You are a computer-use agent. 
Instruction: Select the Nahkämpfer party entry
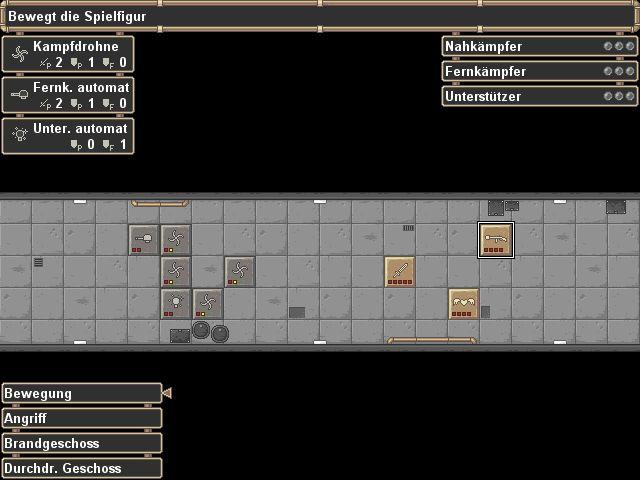coord(539,46)
